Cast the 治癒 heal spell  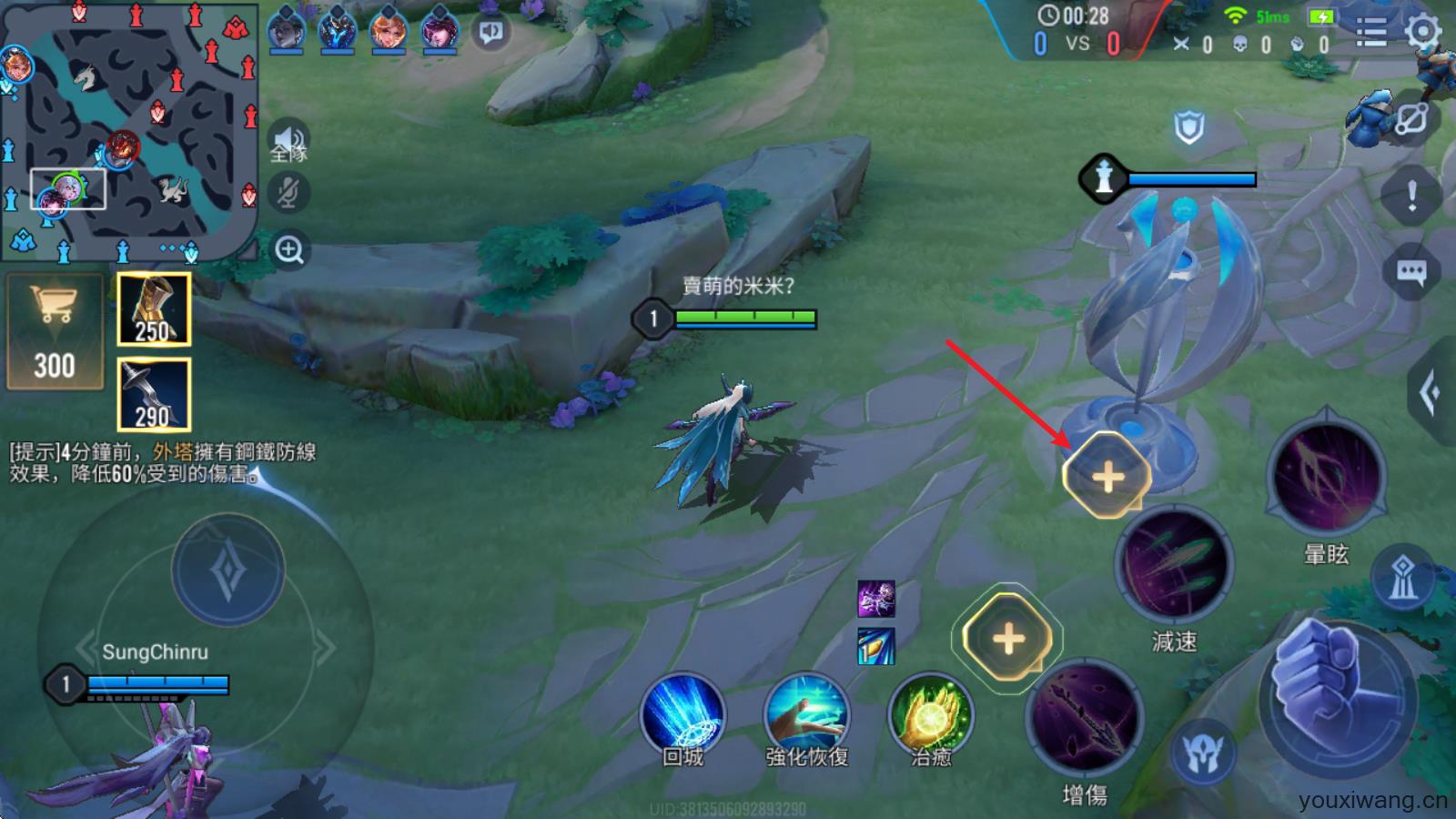click(x=930, y=716)
